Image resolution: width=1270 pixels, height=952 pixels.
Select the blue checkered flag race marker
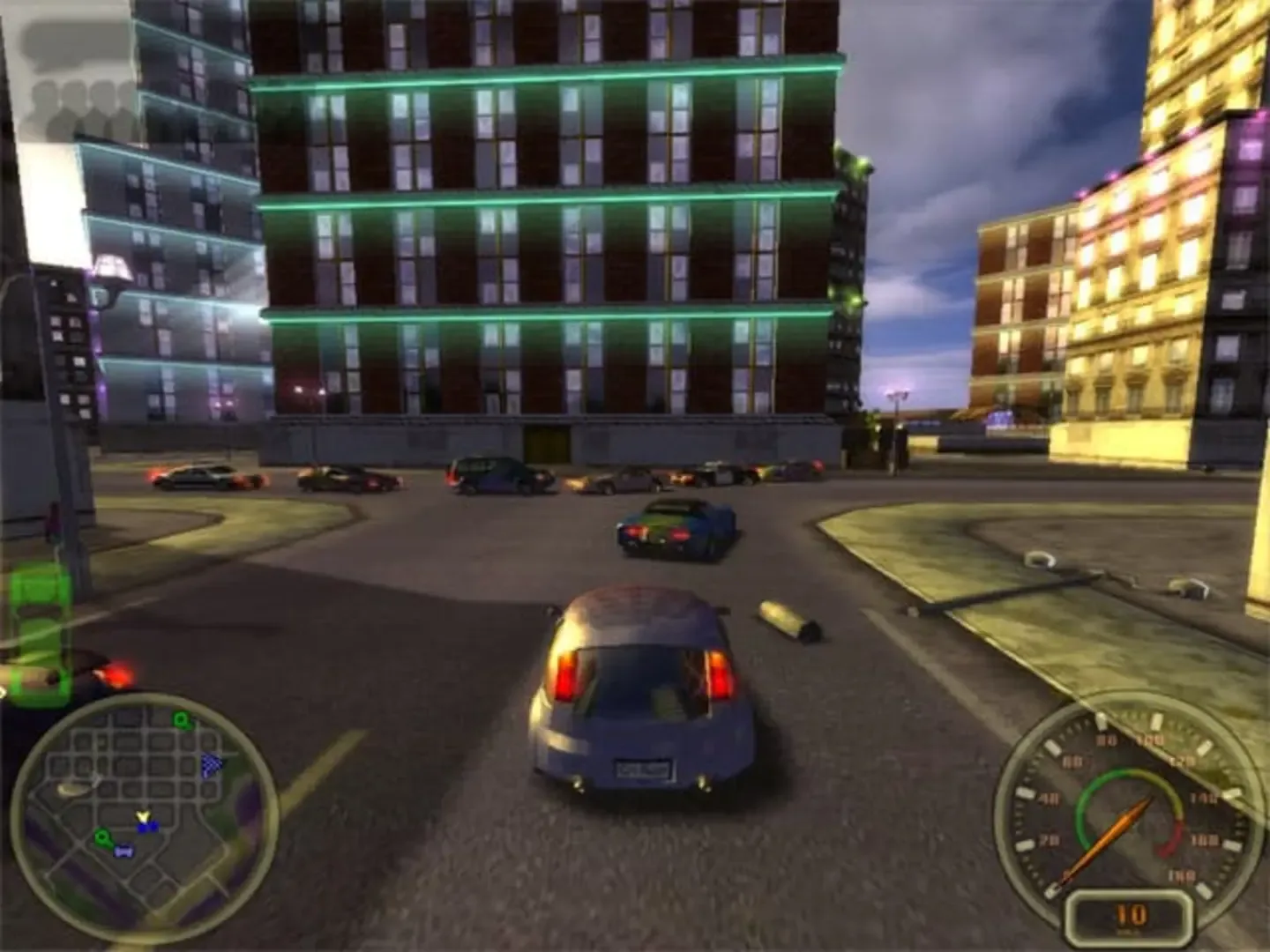[212, 765]
